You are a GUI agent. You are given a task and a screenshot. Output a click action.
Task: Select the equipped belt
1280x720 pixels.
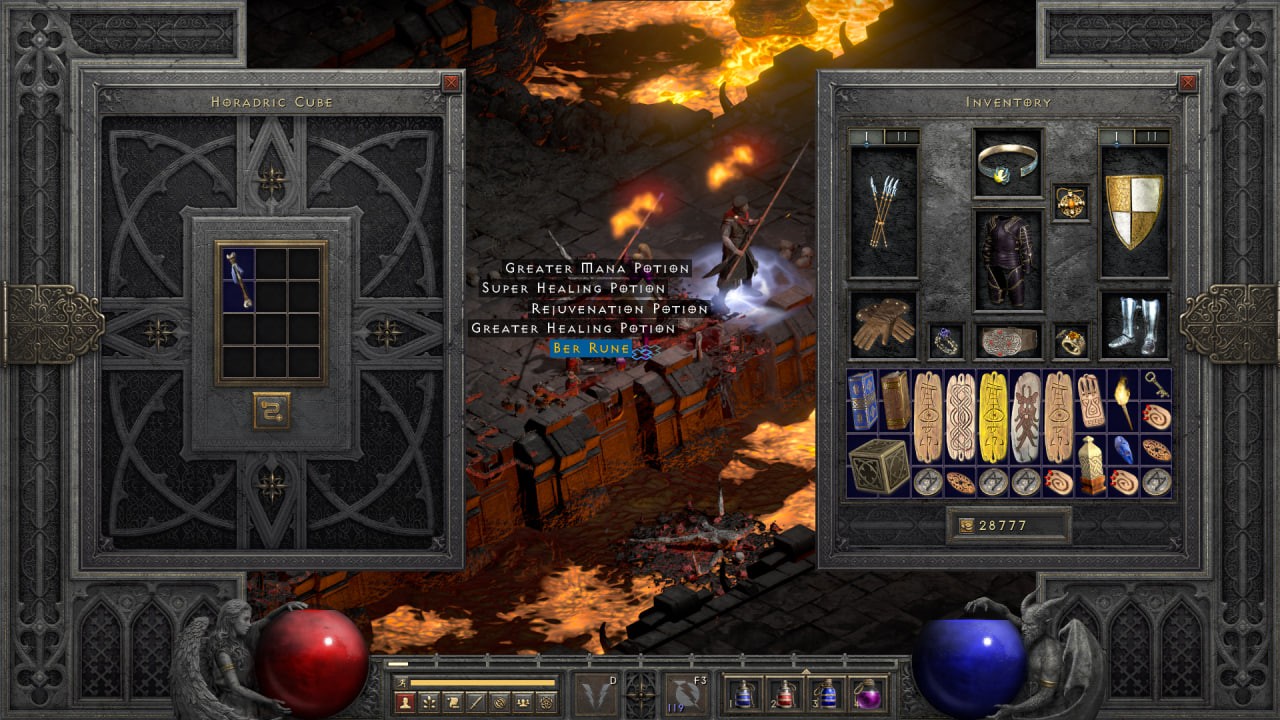(x=1008, y=341)
